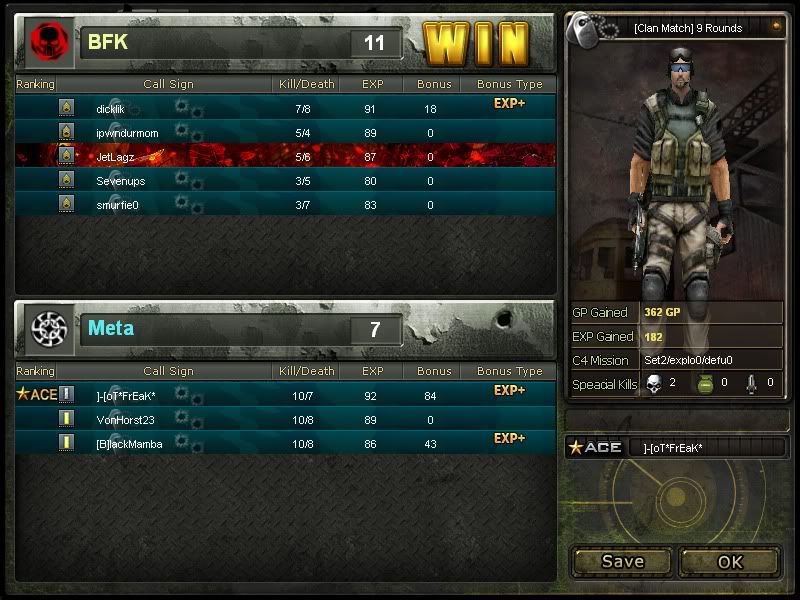Choose the [B]lackMamba player row
This screenshot has width=800, height=600.
click(x=129, y=443)
